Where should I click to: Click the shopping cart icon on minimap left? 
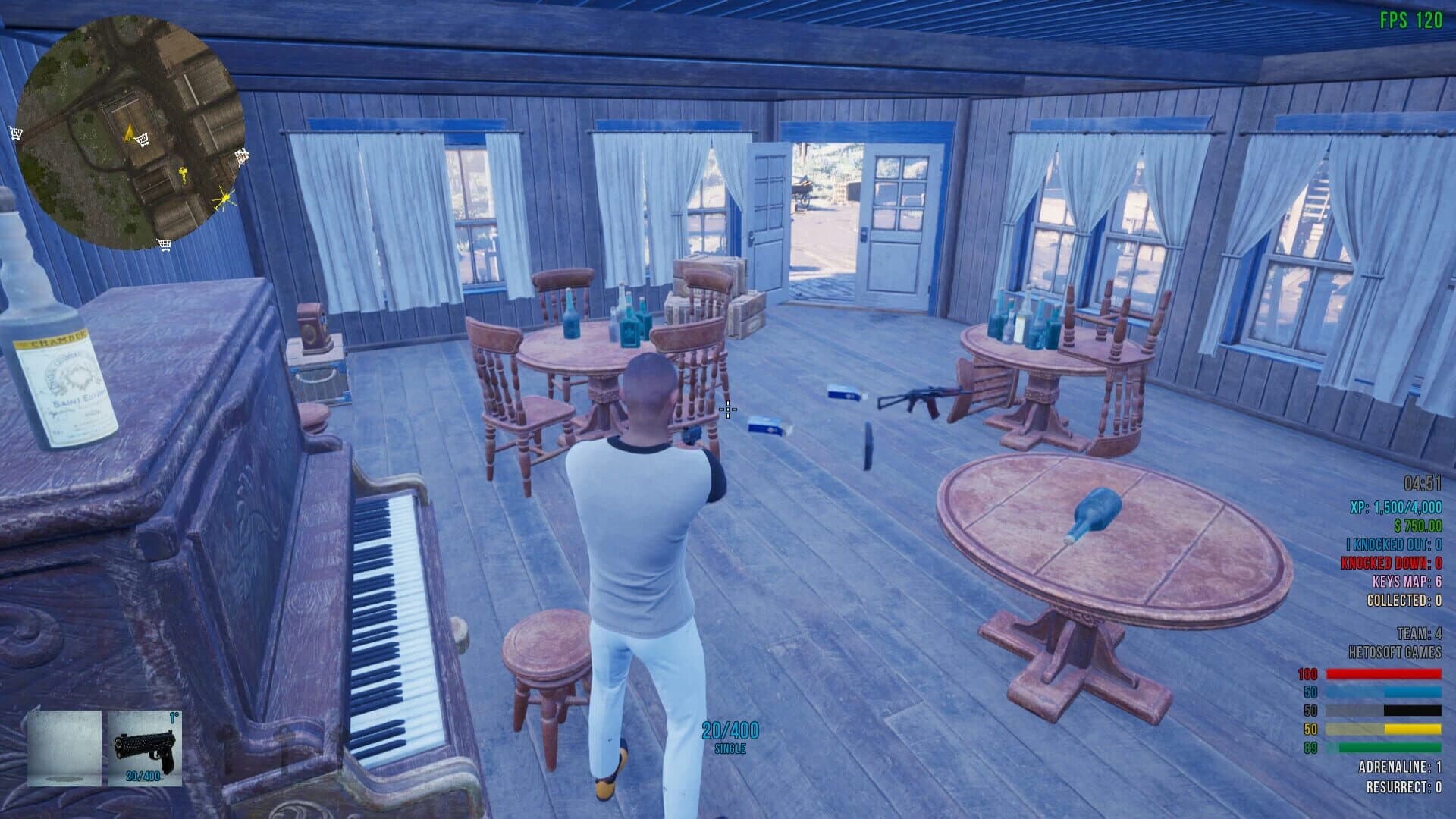(x=15, y=133)
